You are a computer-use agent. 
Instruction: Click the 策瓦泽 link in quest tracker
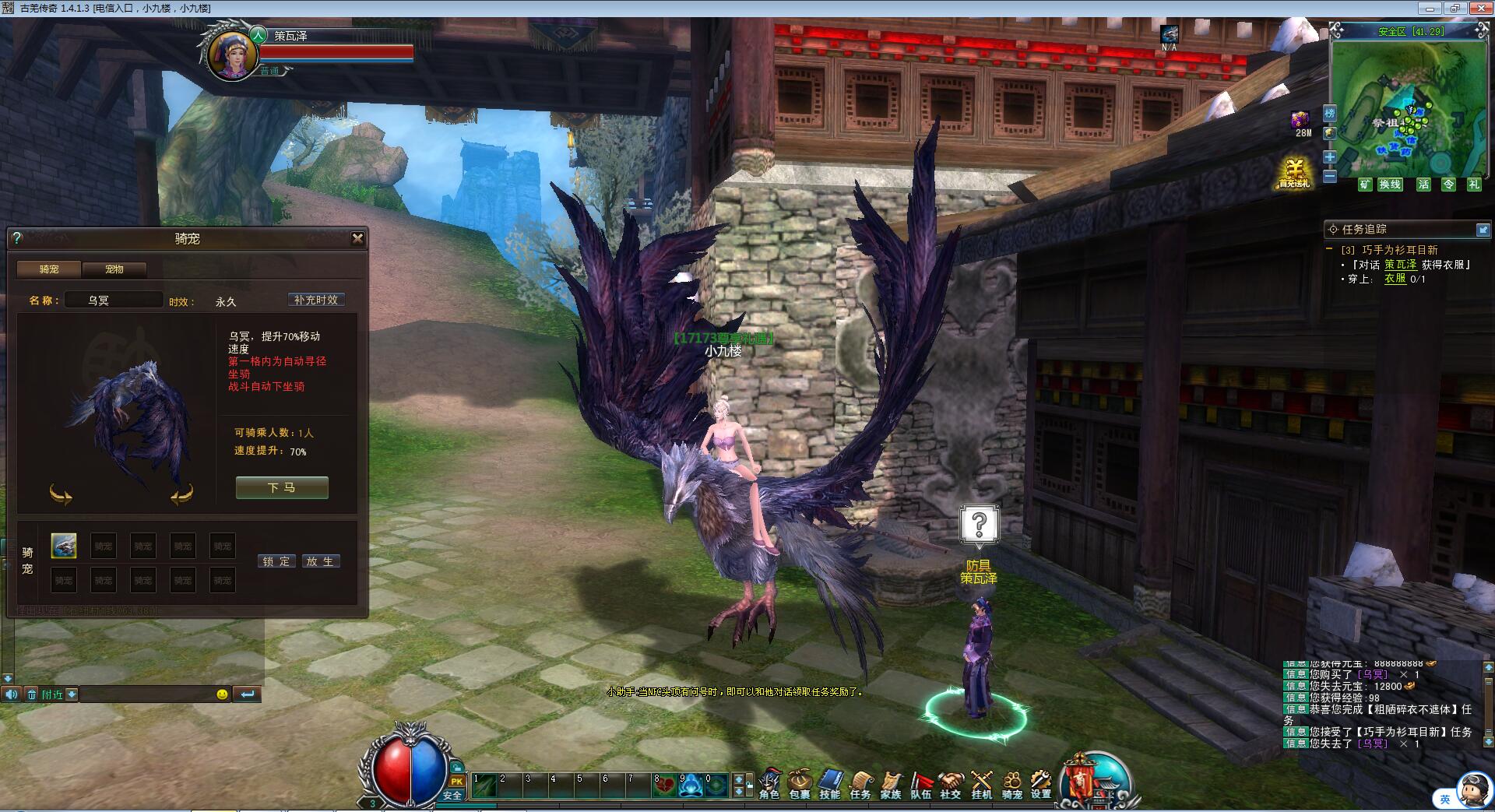pos(1400,265)
